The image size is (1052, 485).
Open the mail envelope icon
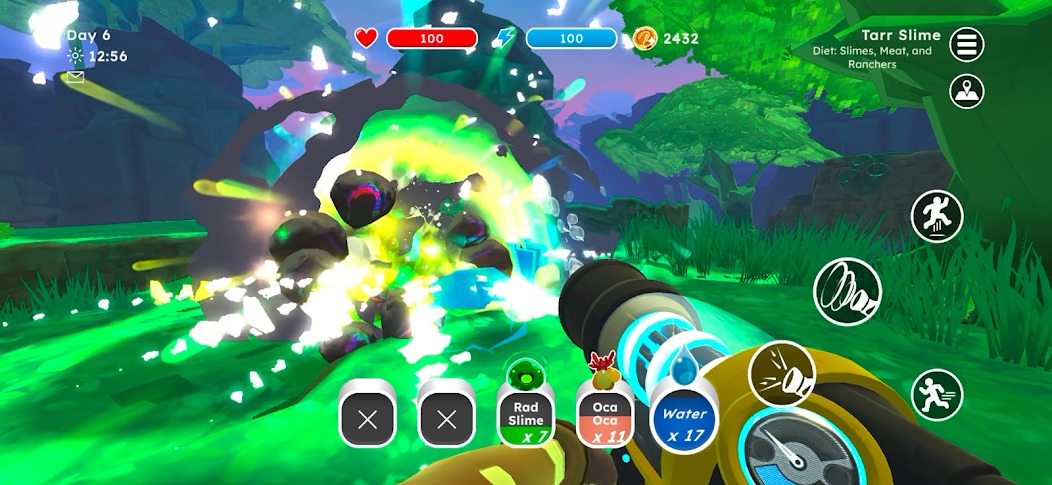pos(75,77)
